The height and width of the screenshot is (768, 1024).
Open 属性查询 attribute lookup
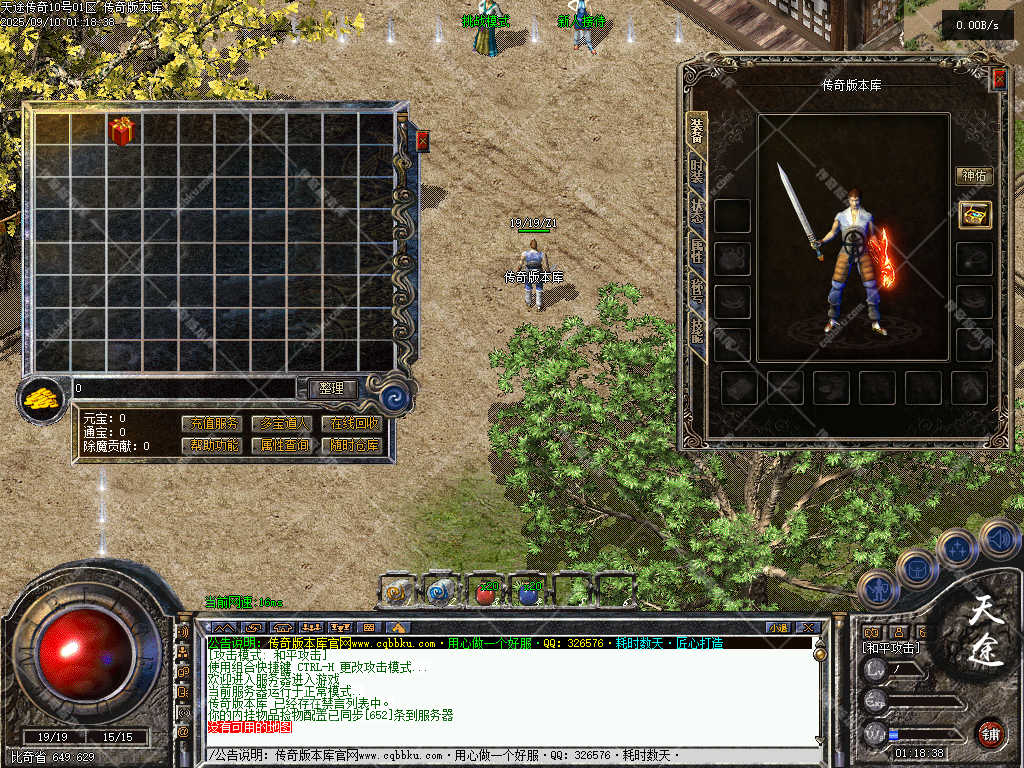pos(282,445)
